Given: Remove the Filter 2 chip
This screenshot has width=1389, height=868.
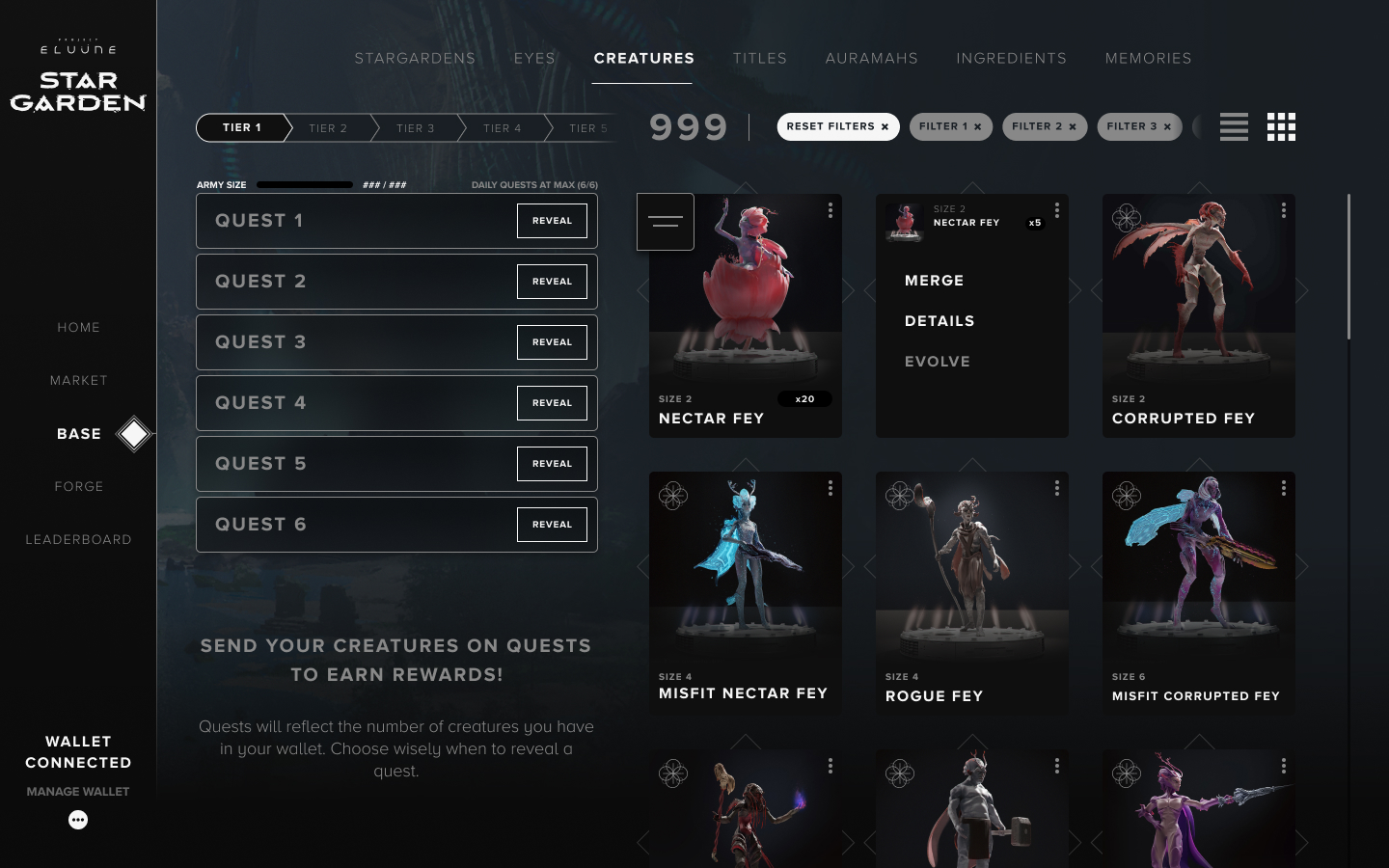Looking at the screenshot, I should pyautogui.click(x=1073, y=127).
